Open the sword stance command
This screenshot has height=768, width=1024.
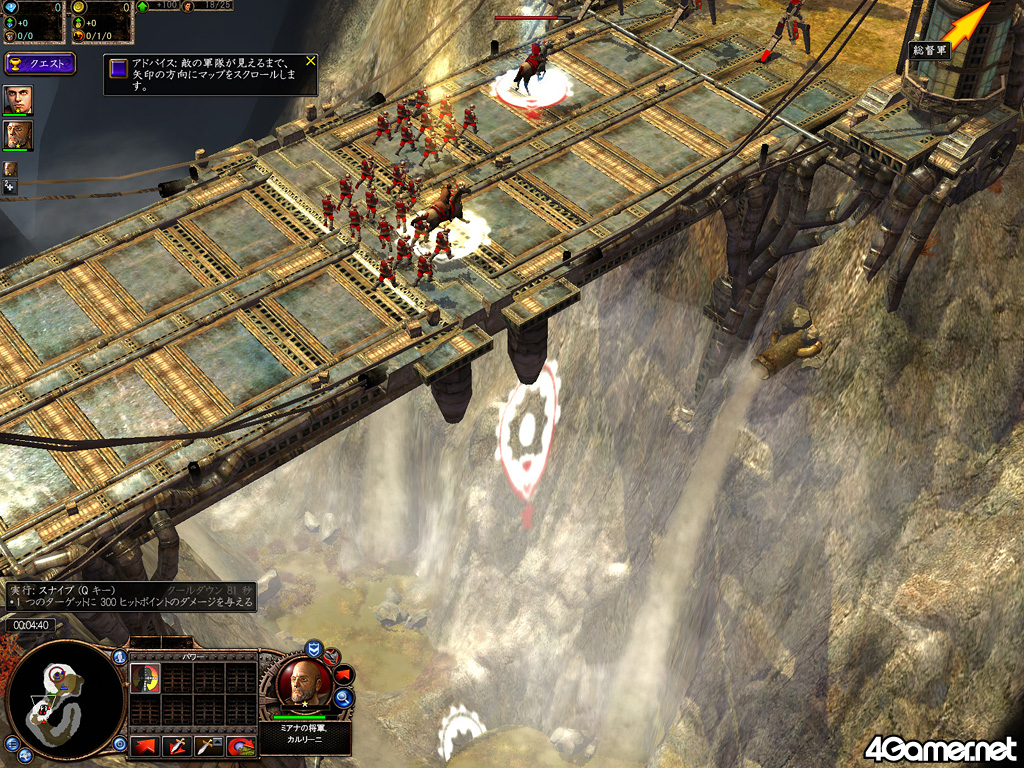(x=208, y=745)
